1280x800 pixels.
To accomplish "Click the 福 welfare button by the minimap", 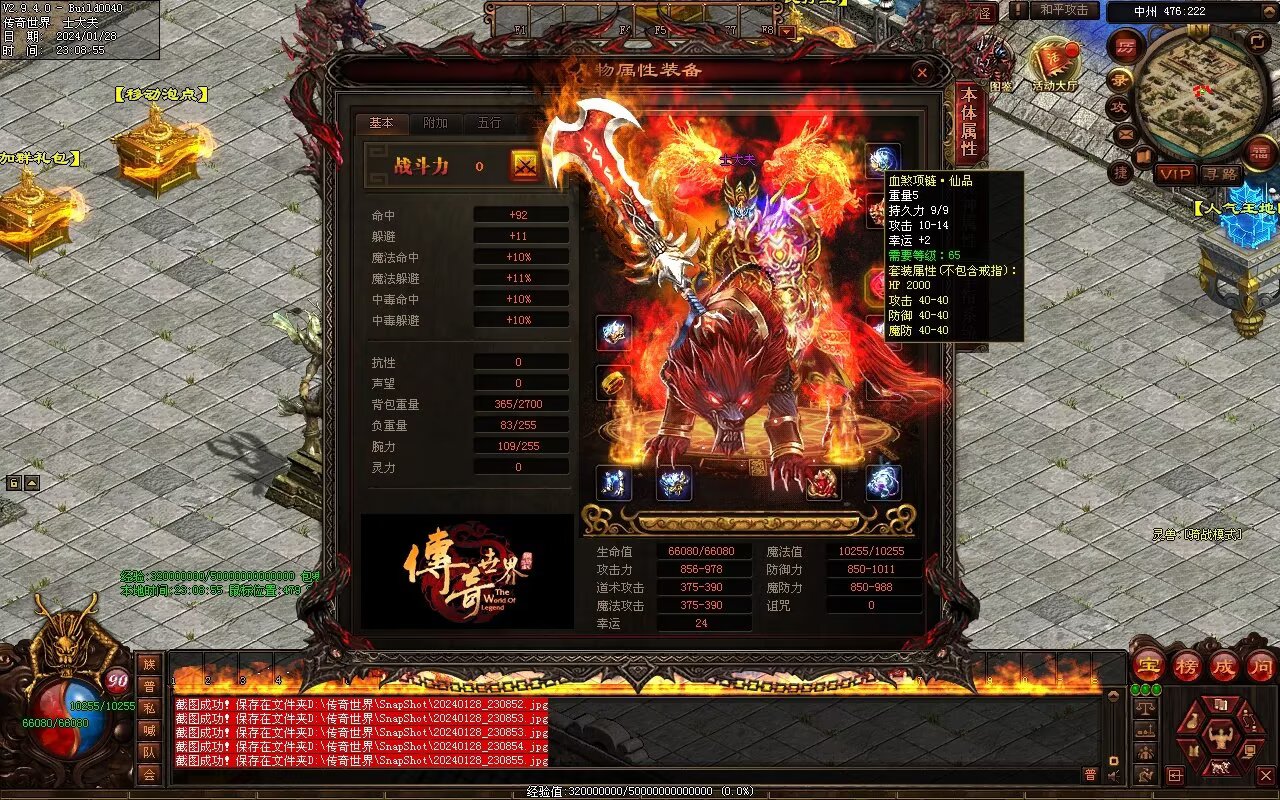I will click(1261, 151).
